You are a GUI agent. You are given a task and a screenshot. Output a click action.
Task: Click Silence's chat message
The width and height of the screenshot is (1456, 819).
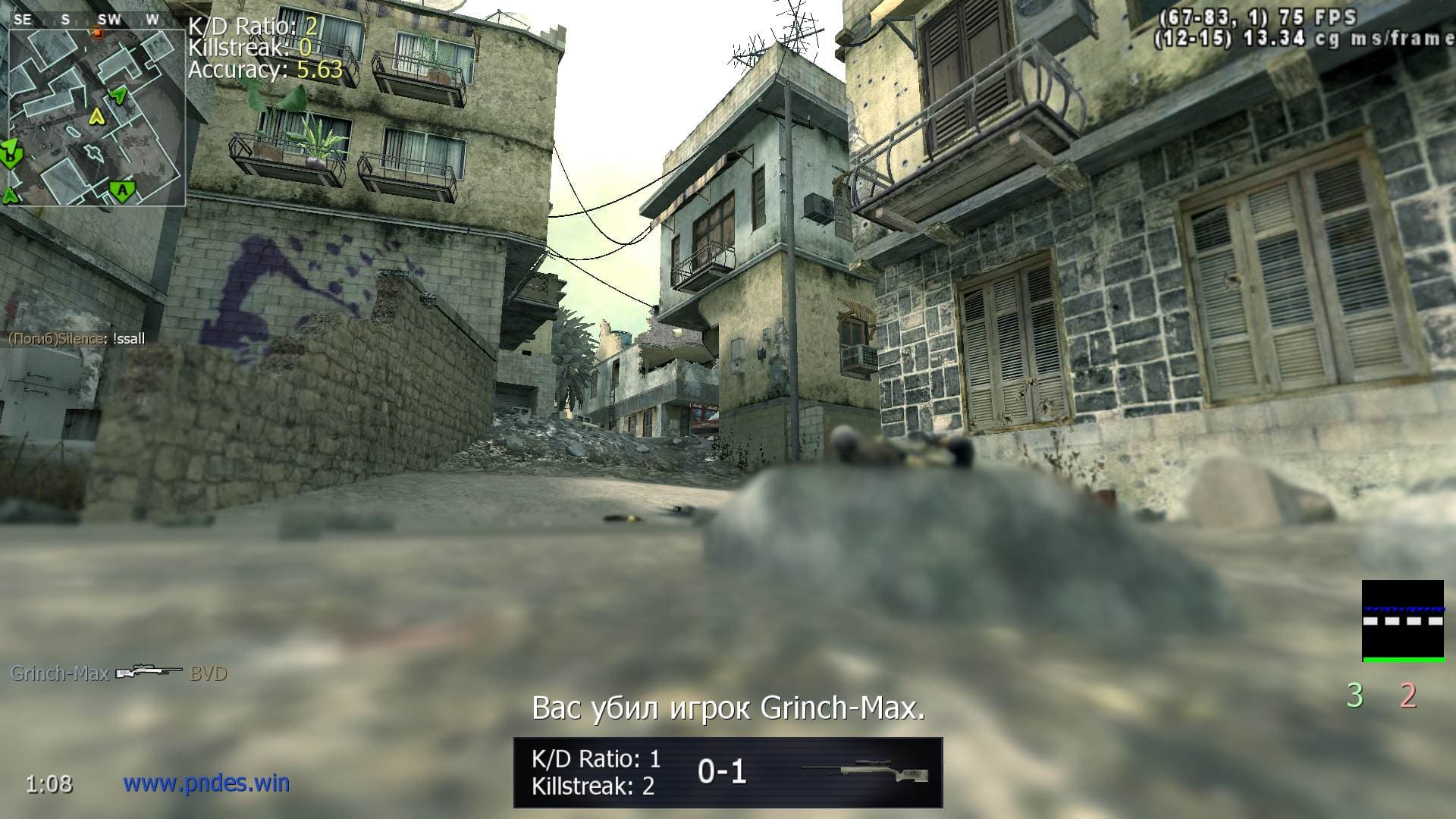tap(76, 339)
